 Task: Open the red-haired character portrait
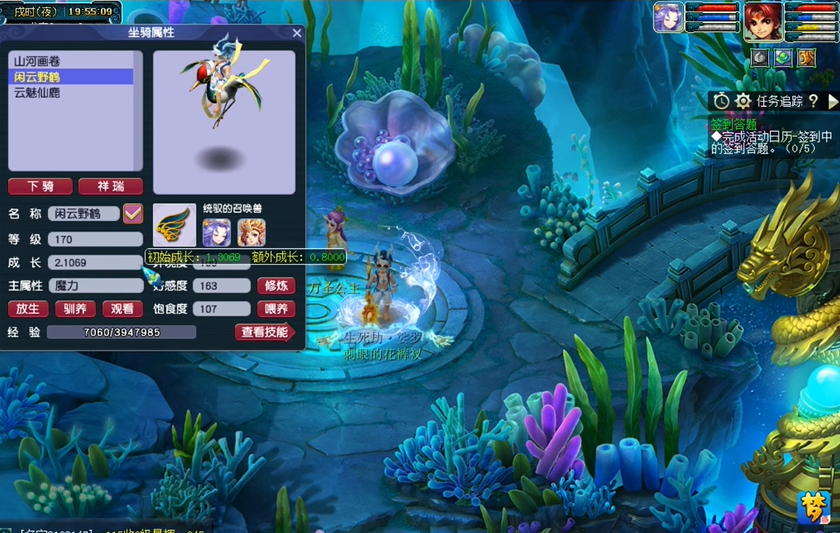pyautogui.click(x=762, y=19)
